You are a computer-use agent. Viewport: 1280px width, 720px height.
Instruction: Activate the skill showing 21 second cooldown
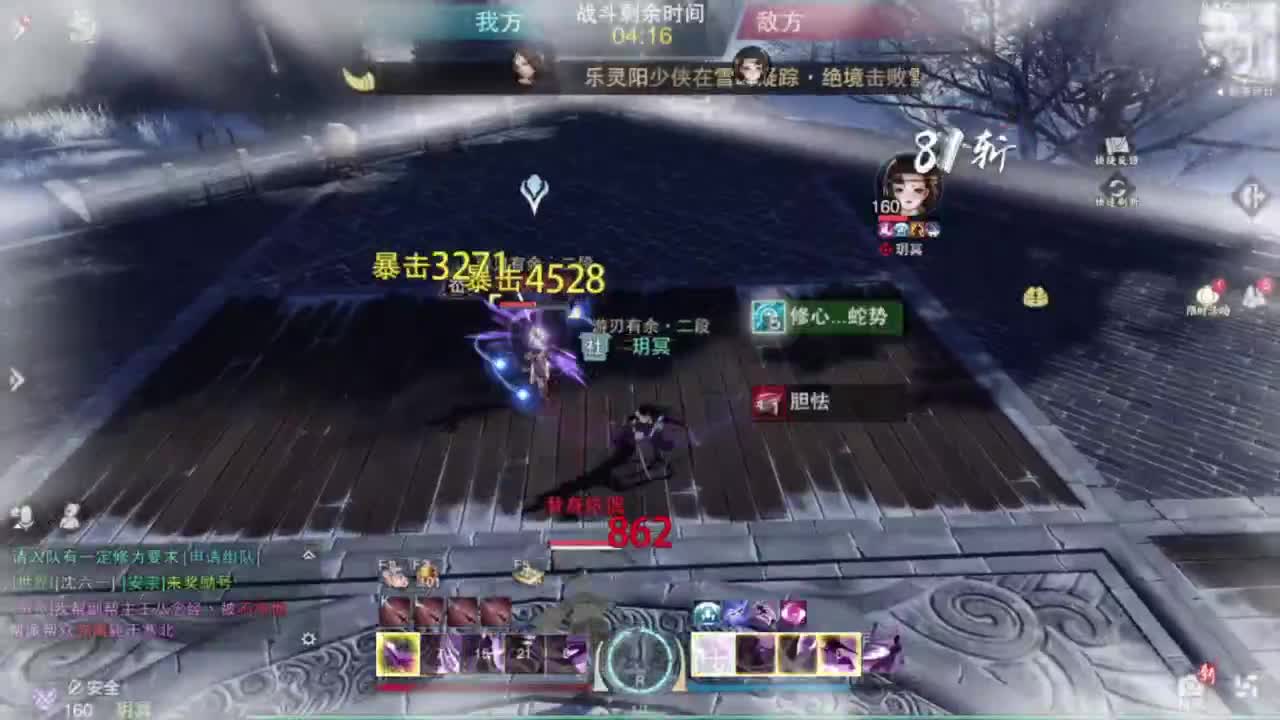[x=525, y=653]
